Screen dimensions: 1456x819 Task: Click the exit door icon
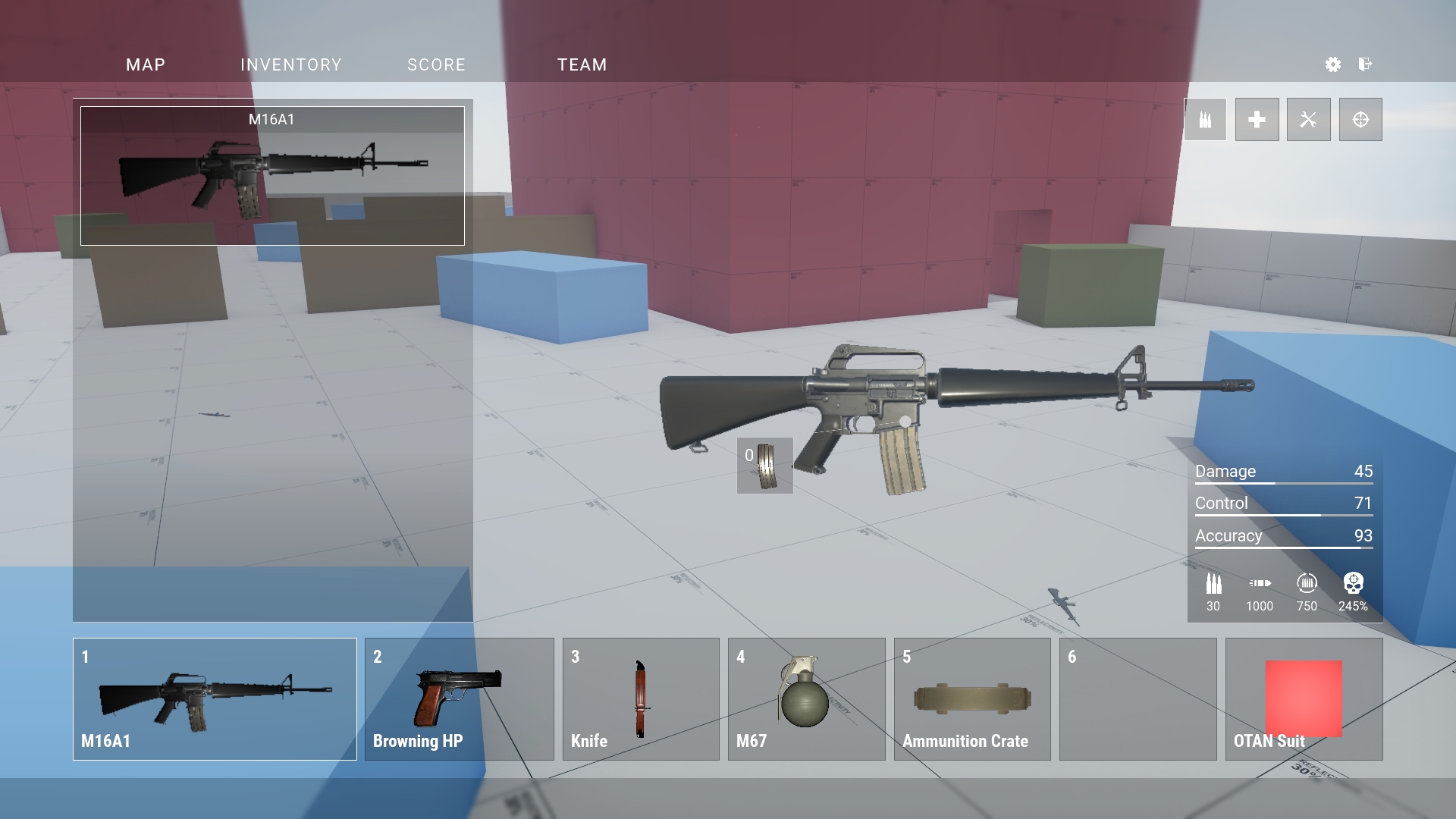[1365, 64]
